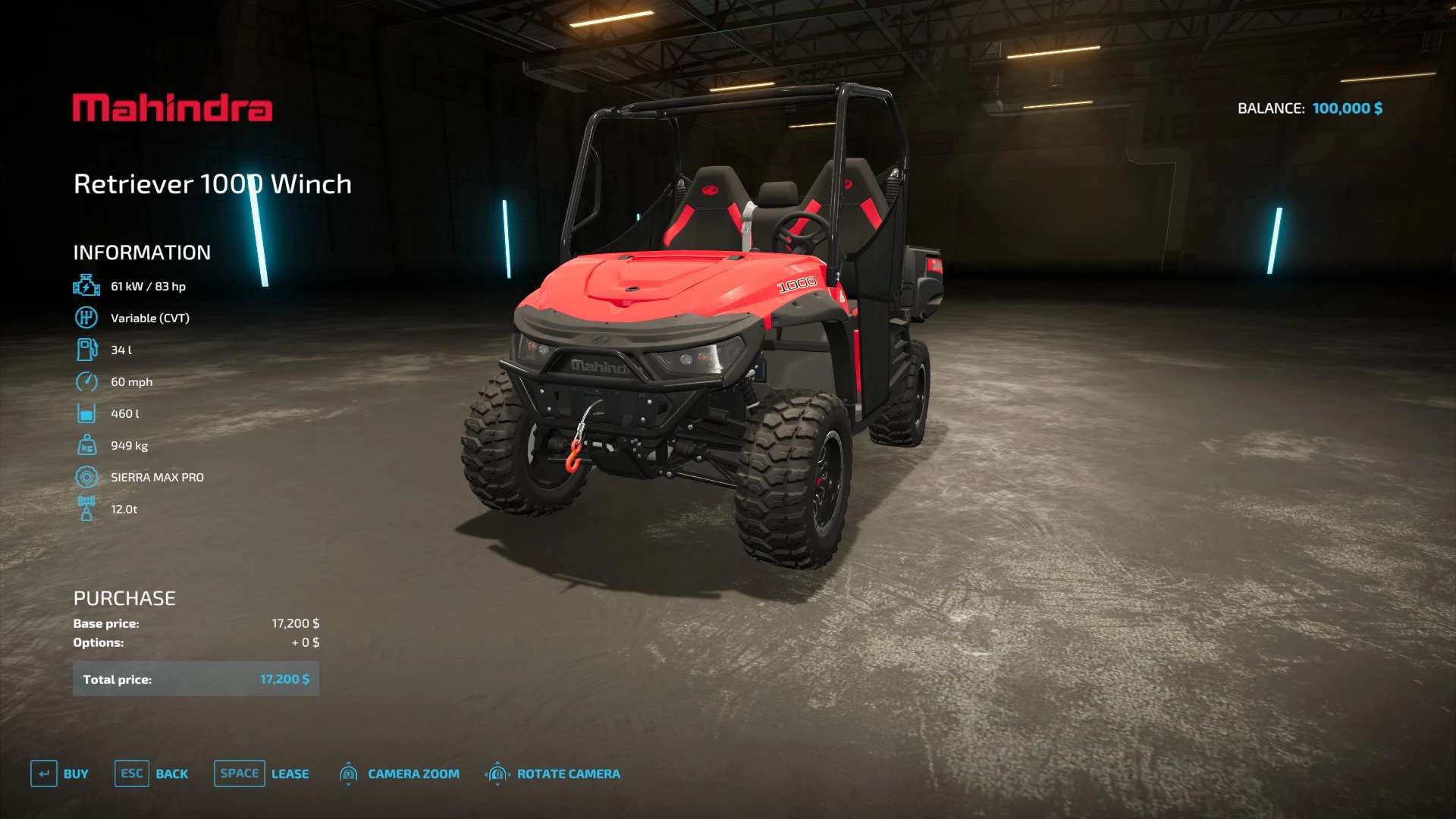Click the Camera Zoom mouse icon
The height and width of the screenshot is (819, 1456).
pyautogui.click(x=349, y=773)
